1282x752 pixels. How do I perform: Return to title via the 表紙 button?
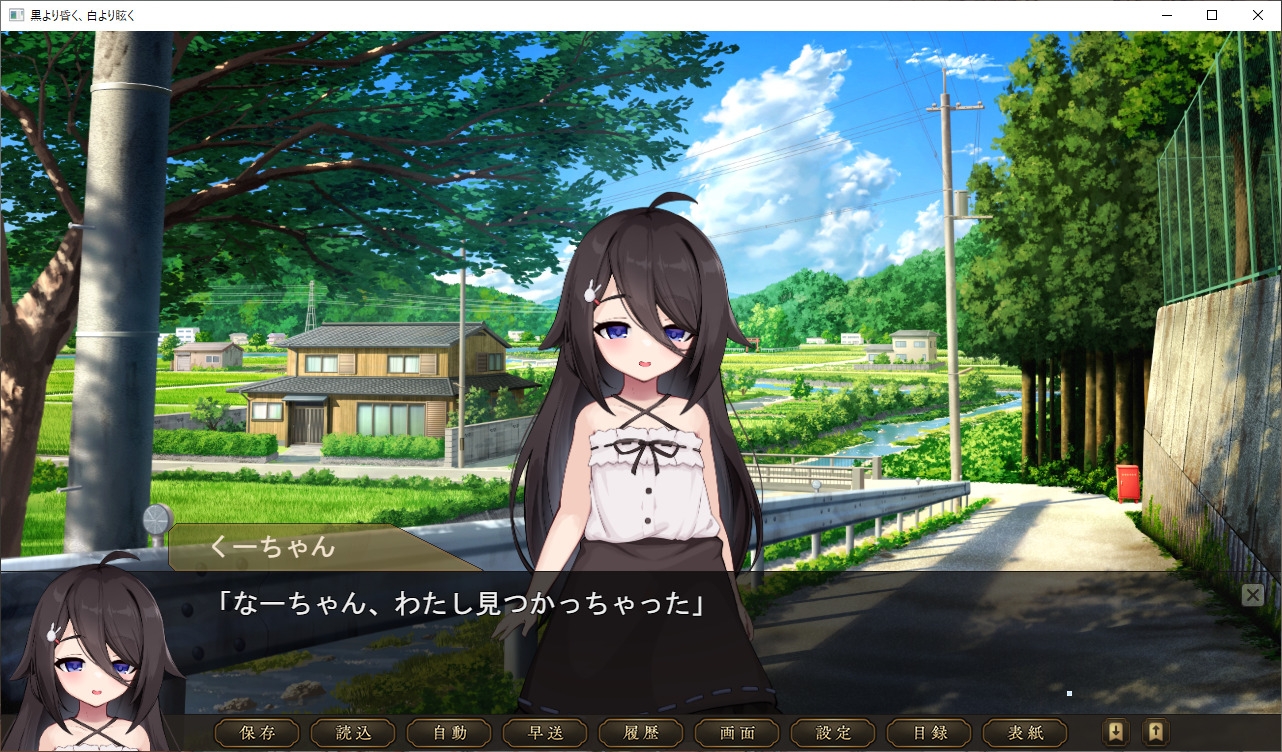point(1024,732)
